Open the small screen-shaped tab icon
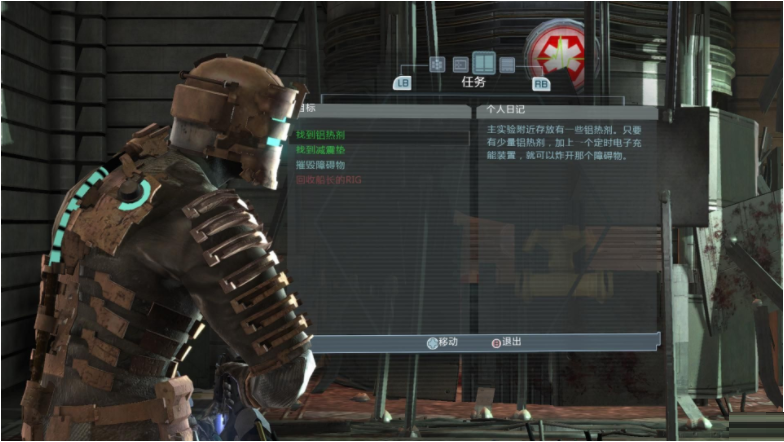This screenshot has width=784, height=442. point(460,64)
